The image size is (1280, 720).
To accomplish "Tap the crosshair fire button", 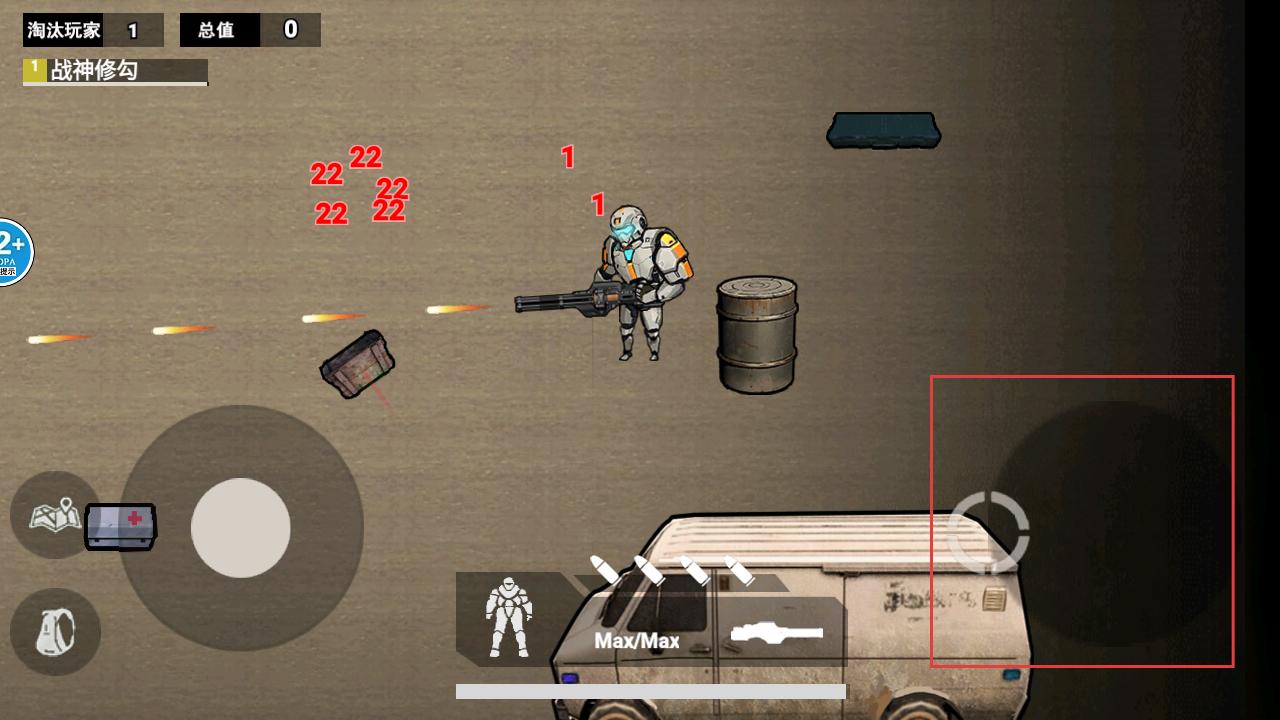I will point(988,531).
